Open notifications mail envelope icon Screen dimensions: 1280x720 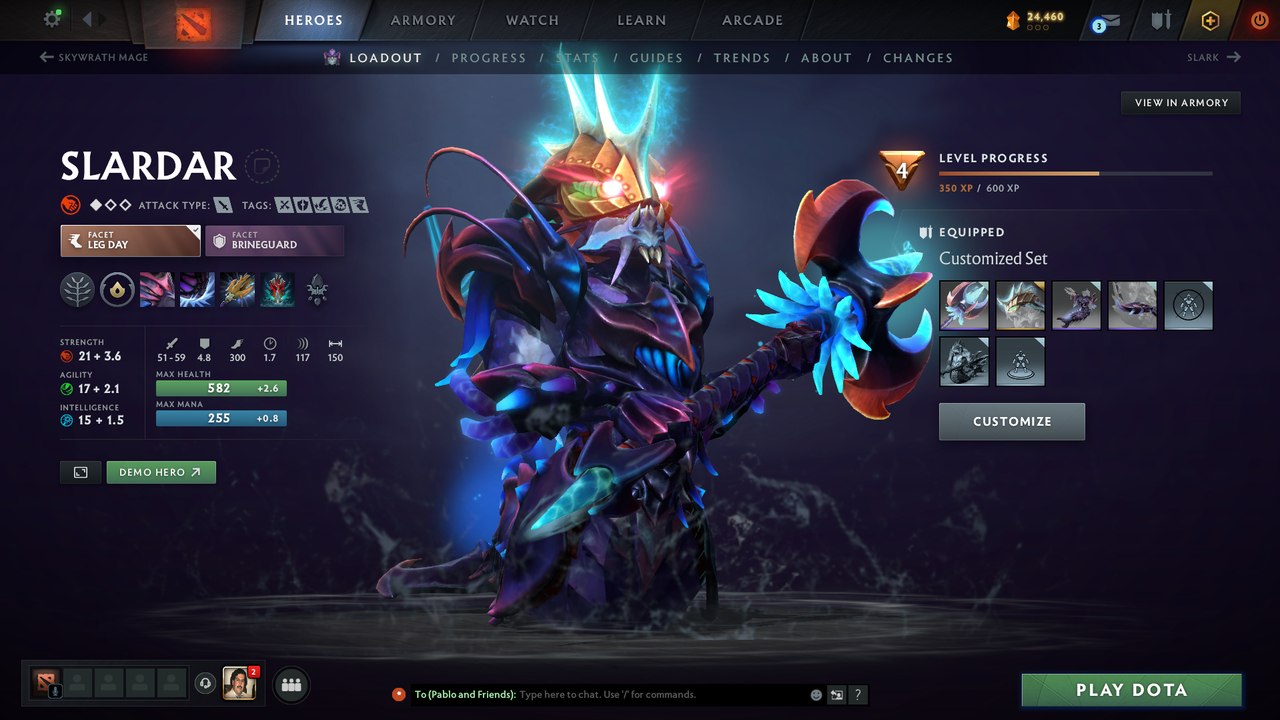tap(1112, 20)
